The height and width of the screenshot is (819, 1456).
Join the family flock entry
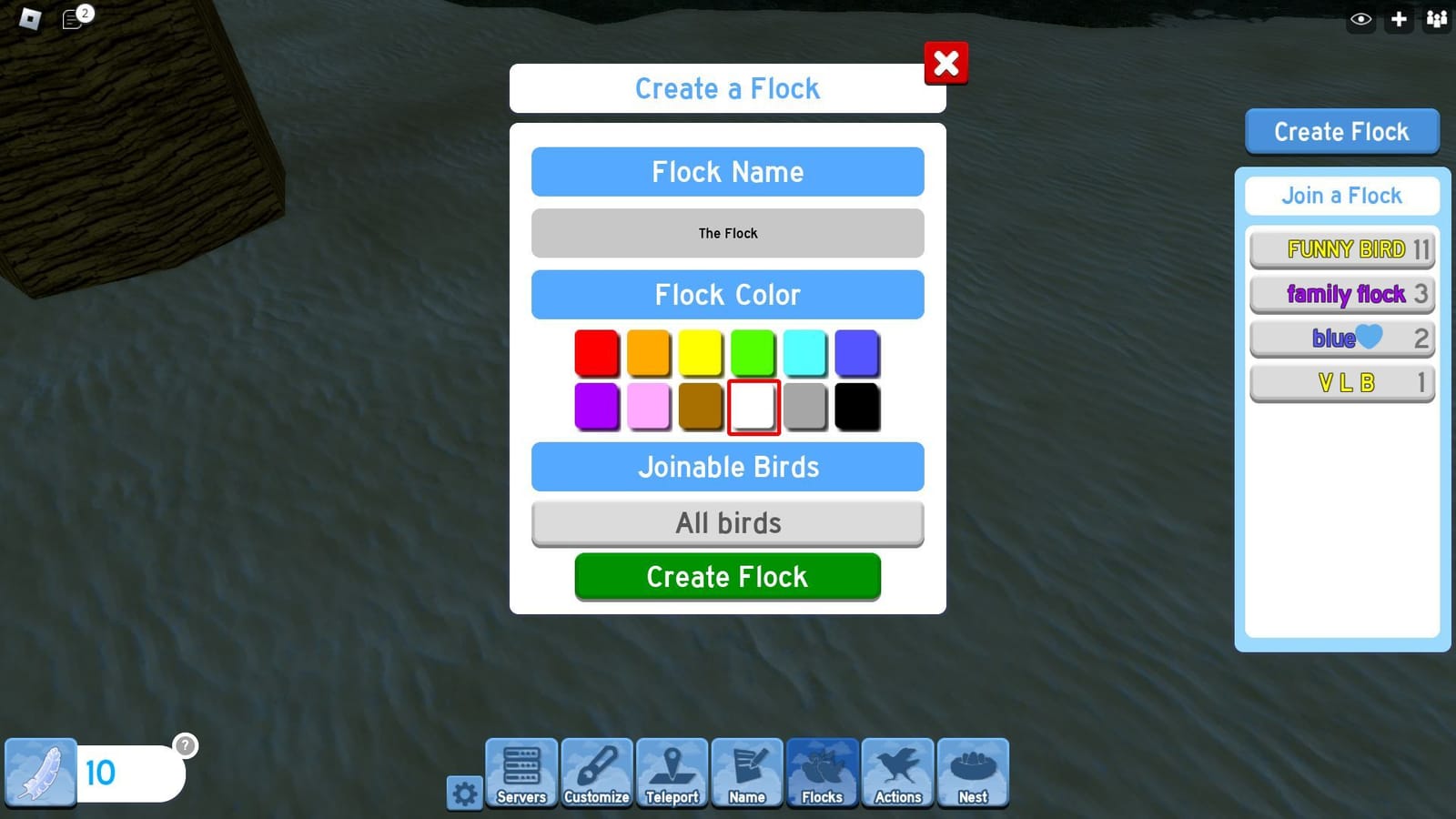tap(1341, 294)
